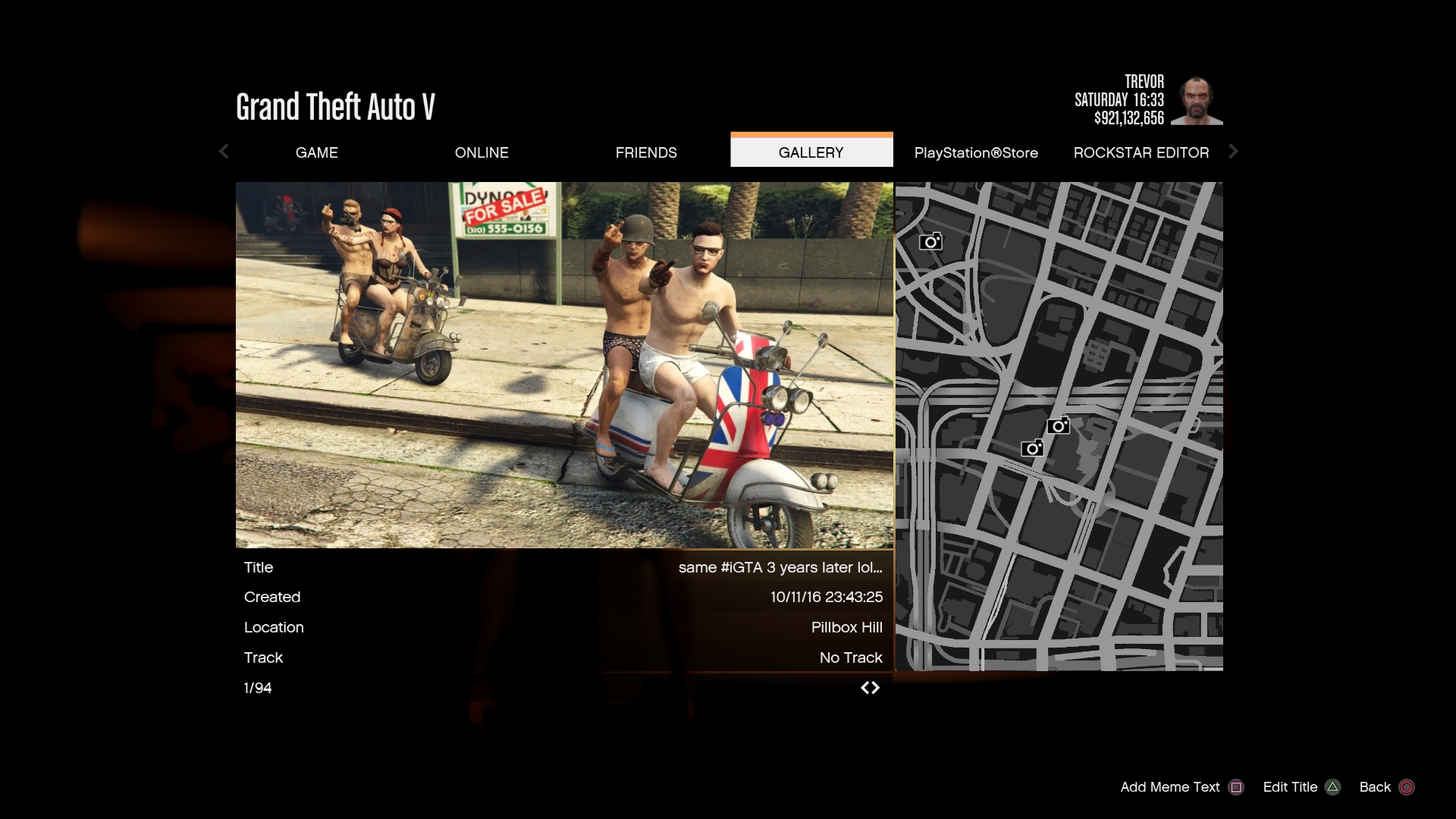Switch to the GAME tab

(316, 152)
